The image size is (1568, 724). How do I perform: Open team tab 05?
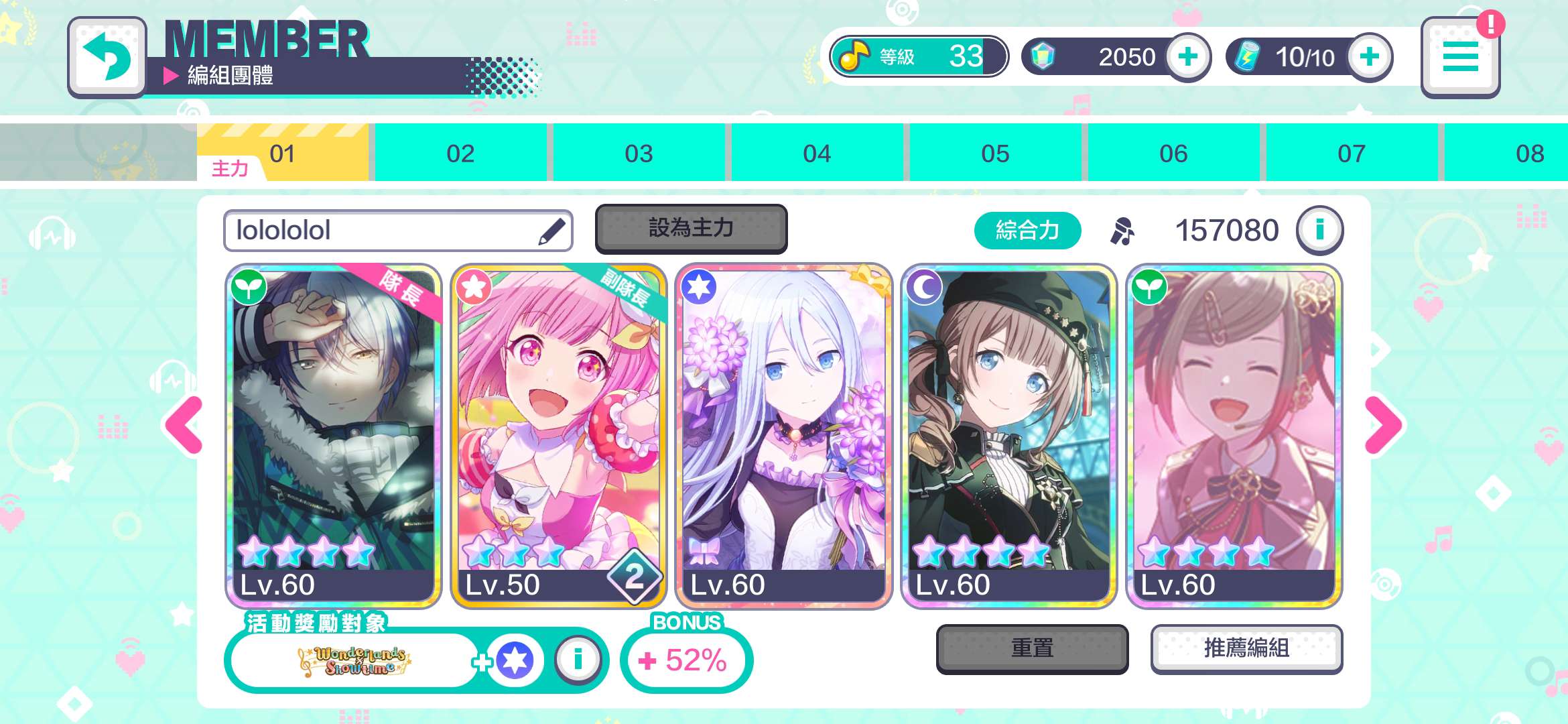995,154
